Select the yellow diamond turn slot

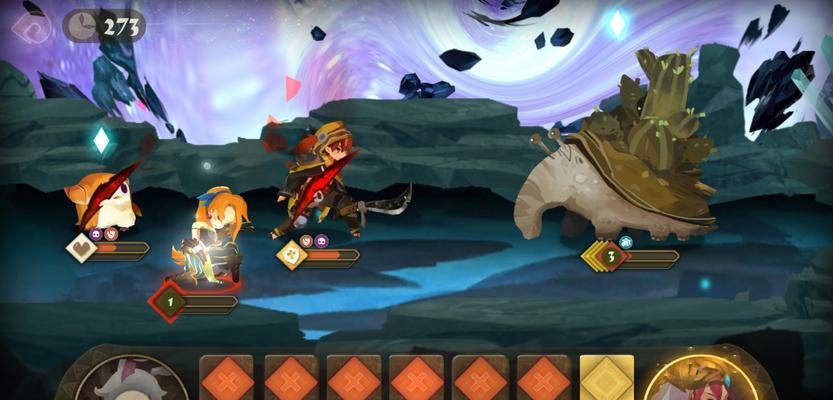pyautogui.click(x=606, y=380)
